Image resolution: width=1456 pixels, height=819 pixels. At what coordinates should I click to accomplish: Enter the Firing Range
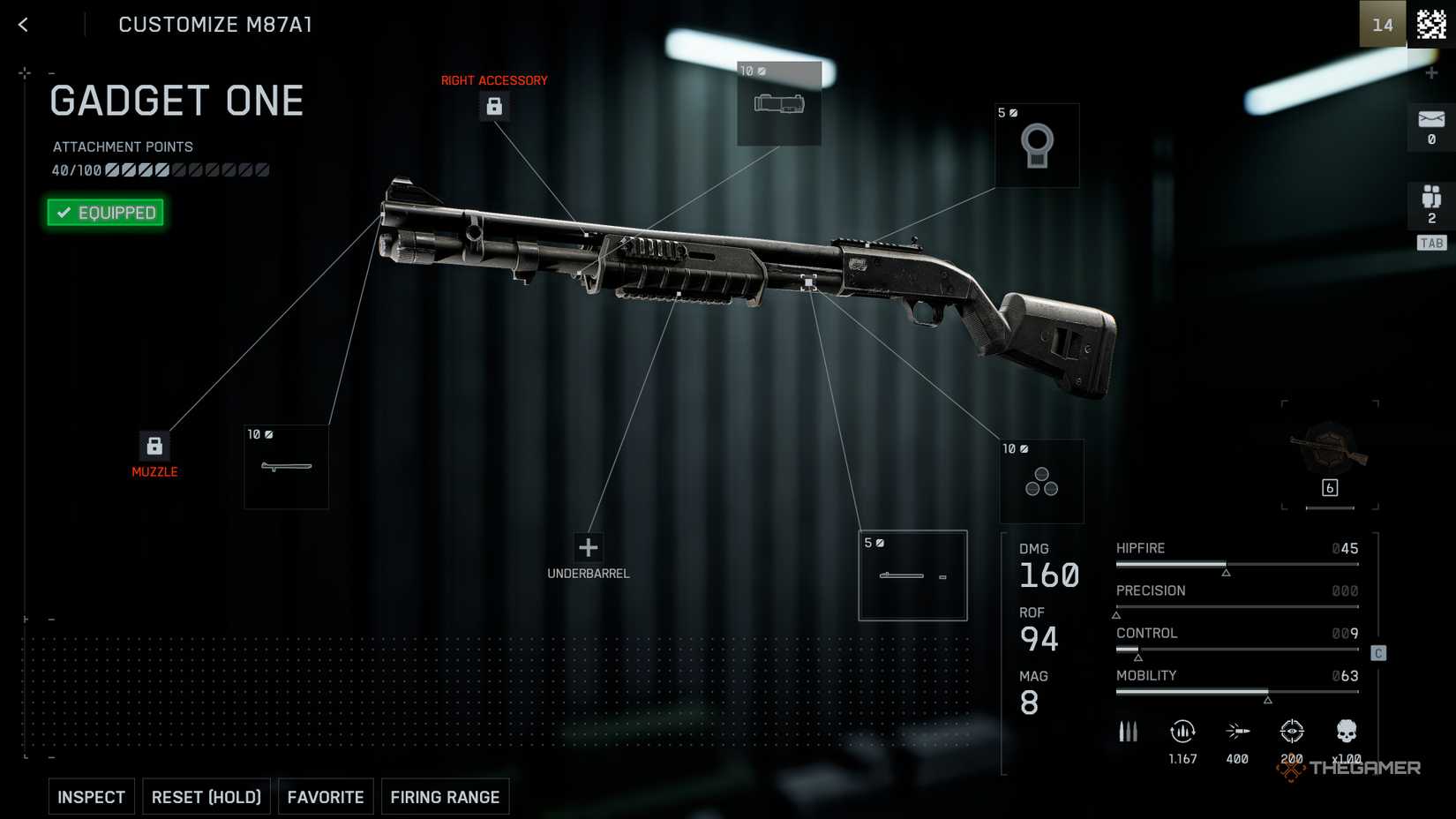445,797
